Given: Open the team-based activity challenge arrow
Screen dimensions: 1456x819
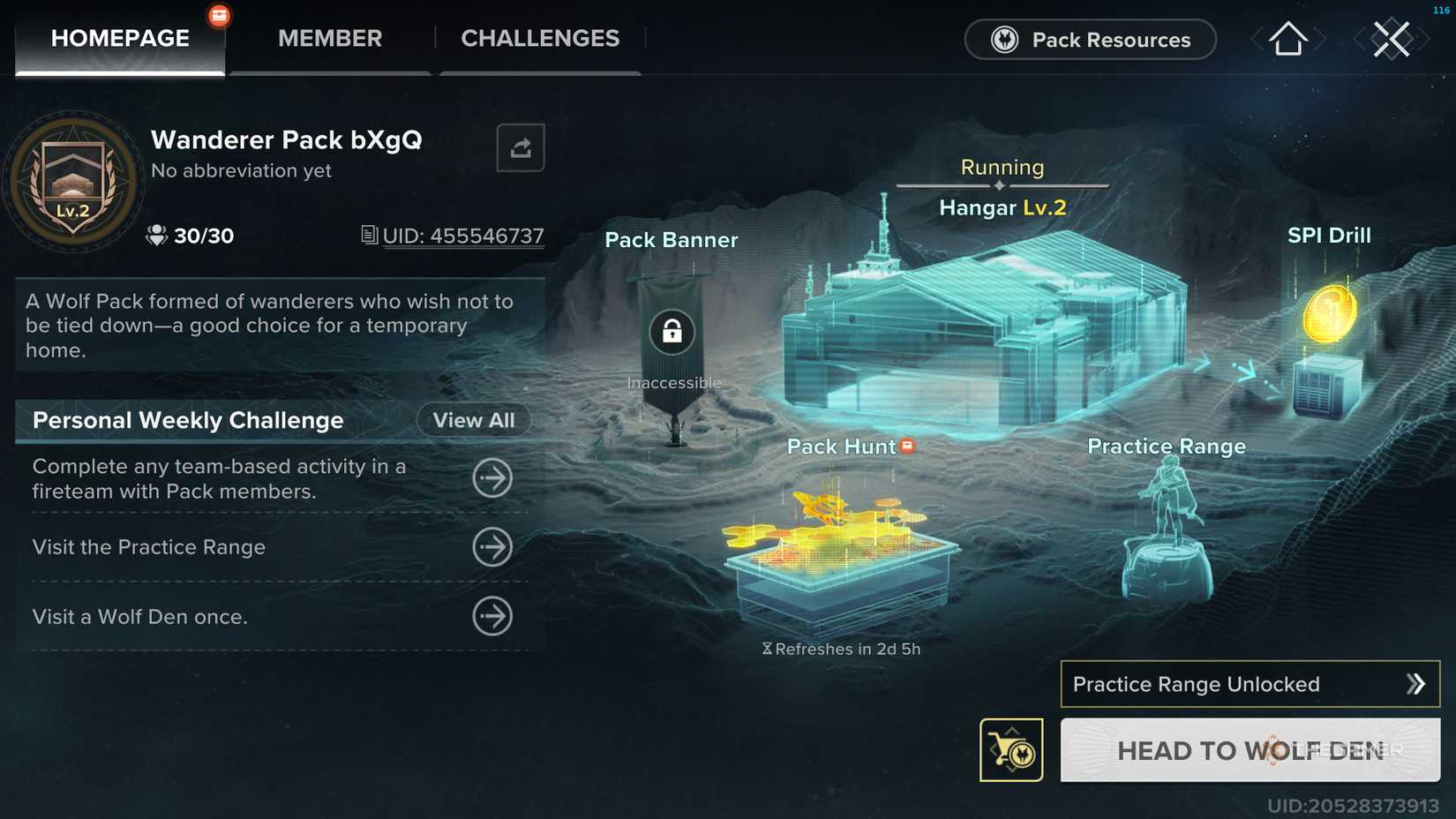Looking at the screenshot, I should coord(494,478).
